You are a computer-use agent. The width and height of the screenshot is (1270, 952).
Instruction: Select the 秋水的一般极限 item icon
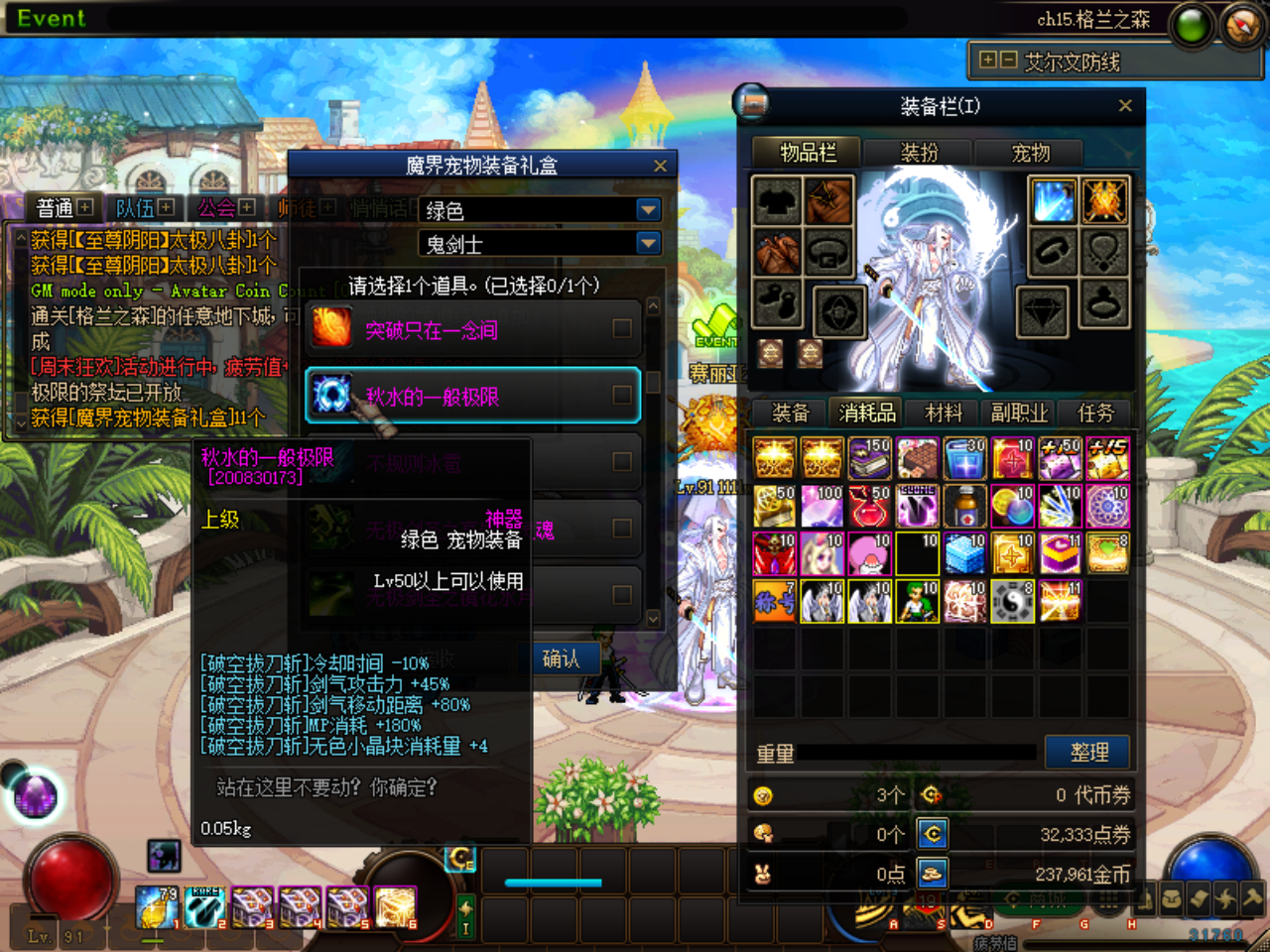click(330, 394)
